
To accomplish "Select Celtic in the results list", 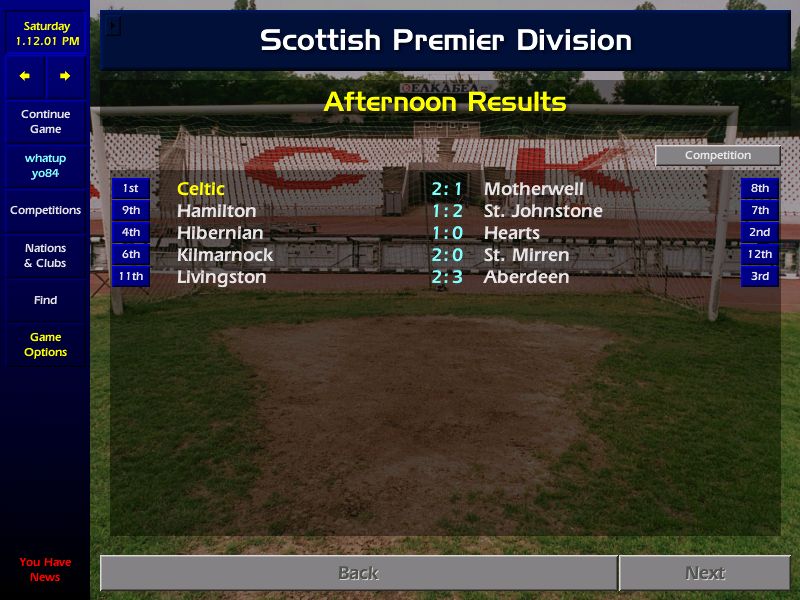I will coord(201,189).
